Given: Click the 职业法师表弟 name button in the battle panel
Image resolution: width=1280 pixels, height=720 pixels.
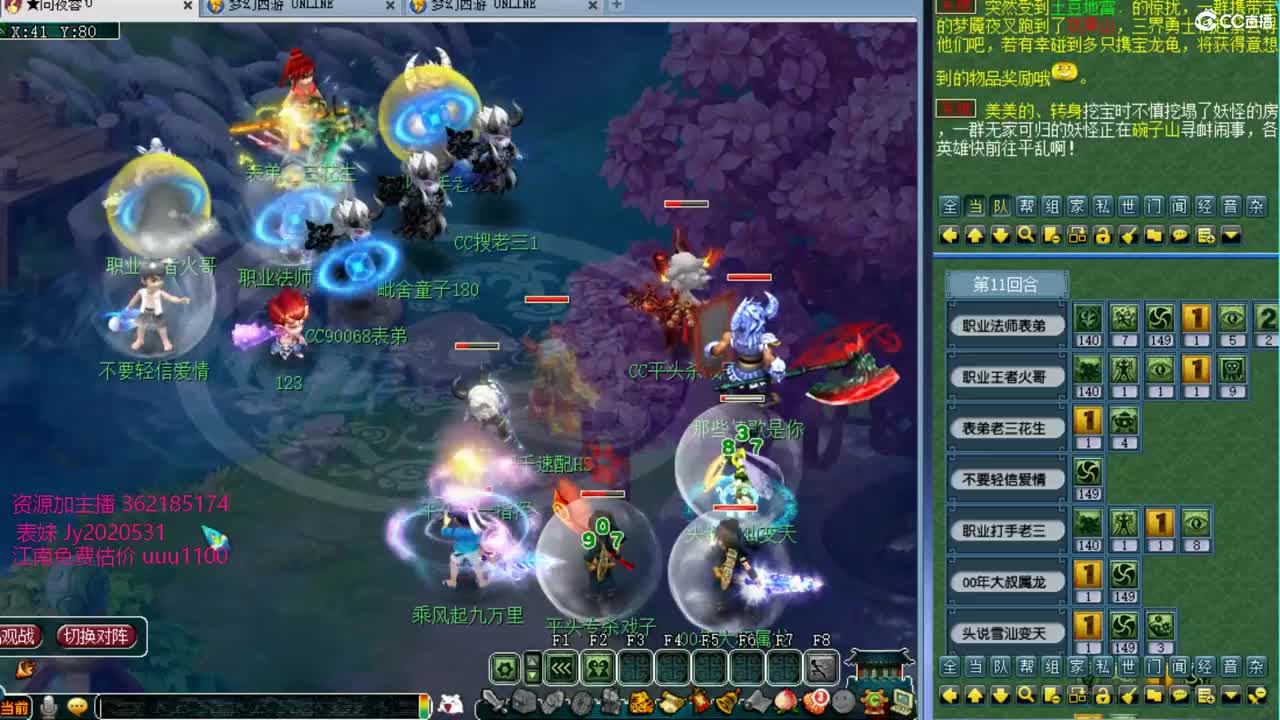Looking at the screenshot, I should [1004, 326].
